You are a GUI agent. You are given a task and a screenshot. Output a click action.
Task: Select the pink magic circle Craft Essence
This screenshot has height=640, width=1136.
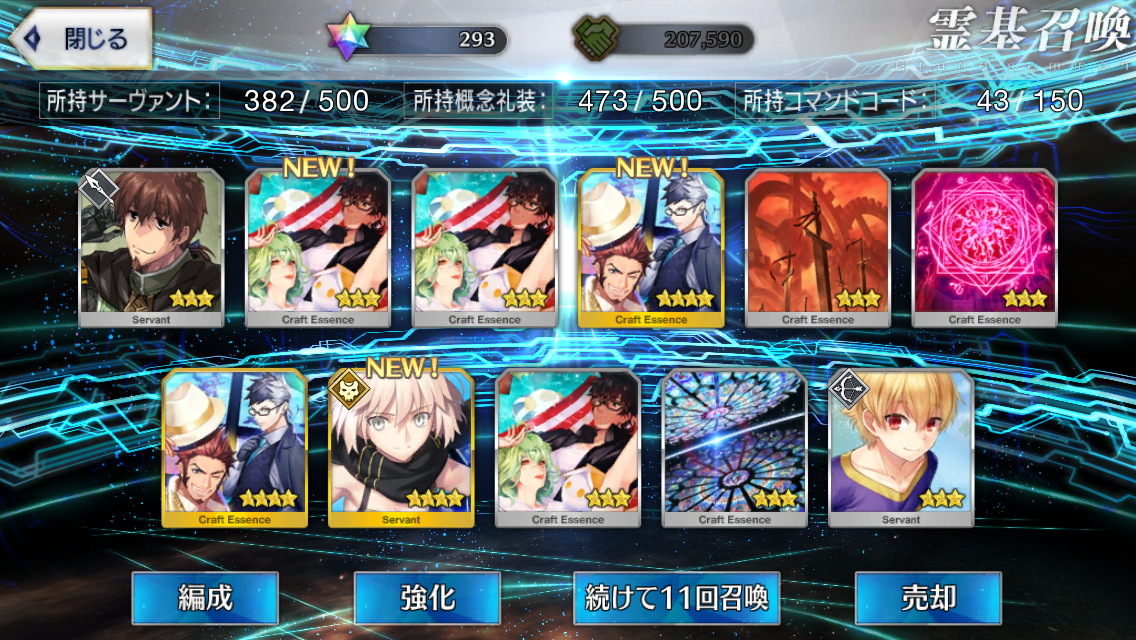985,248
